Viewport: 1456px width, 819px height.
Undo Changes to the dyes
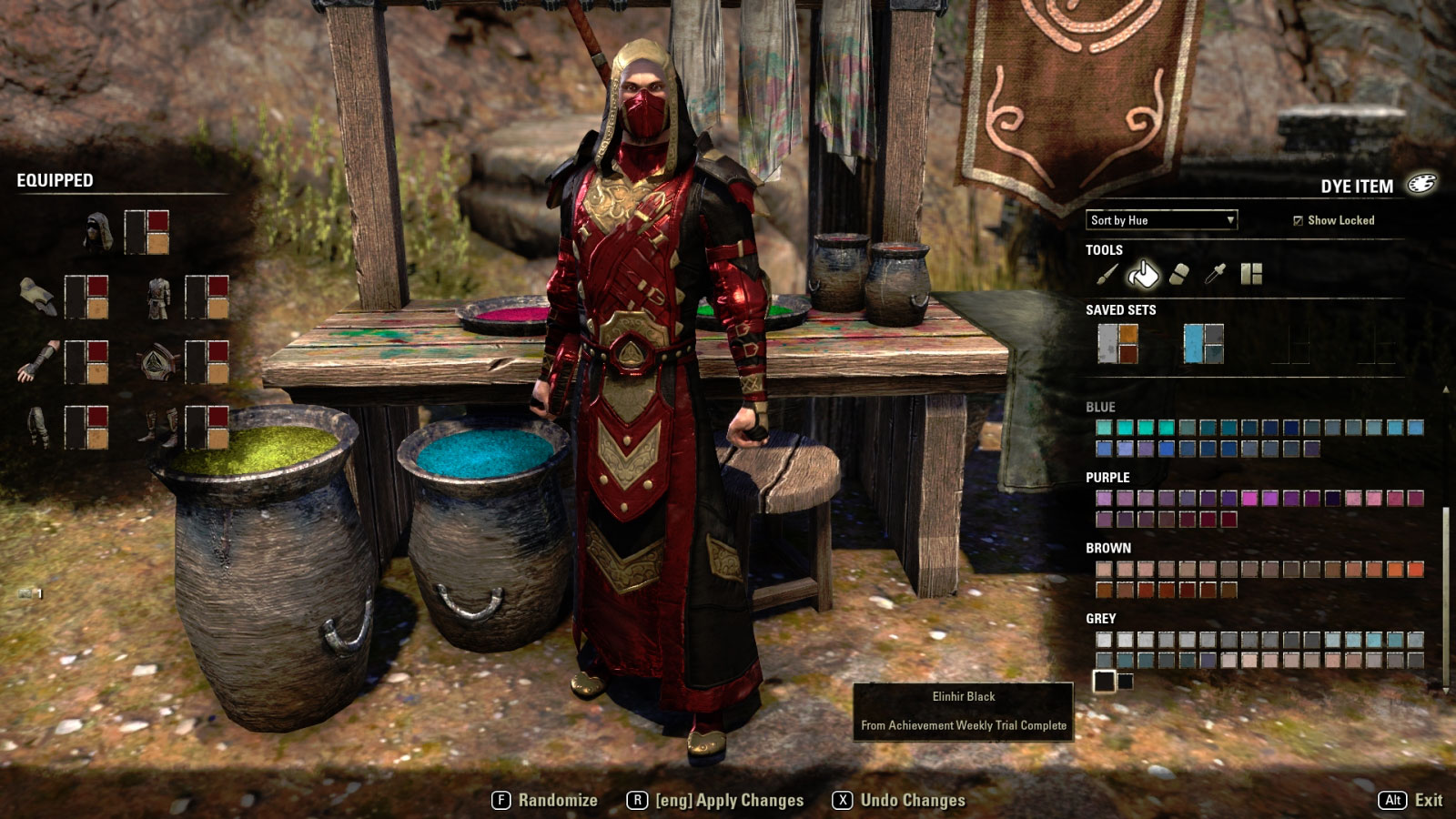pyautogui.click(x=899, y=800)
